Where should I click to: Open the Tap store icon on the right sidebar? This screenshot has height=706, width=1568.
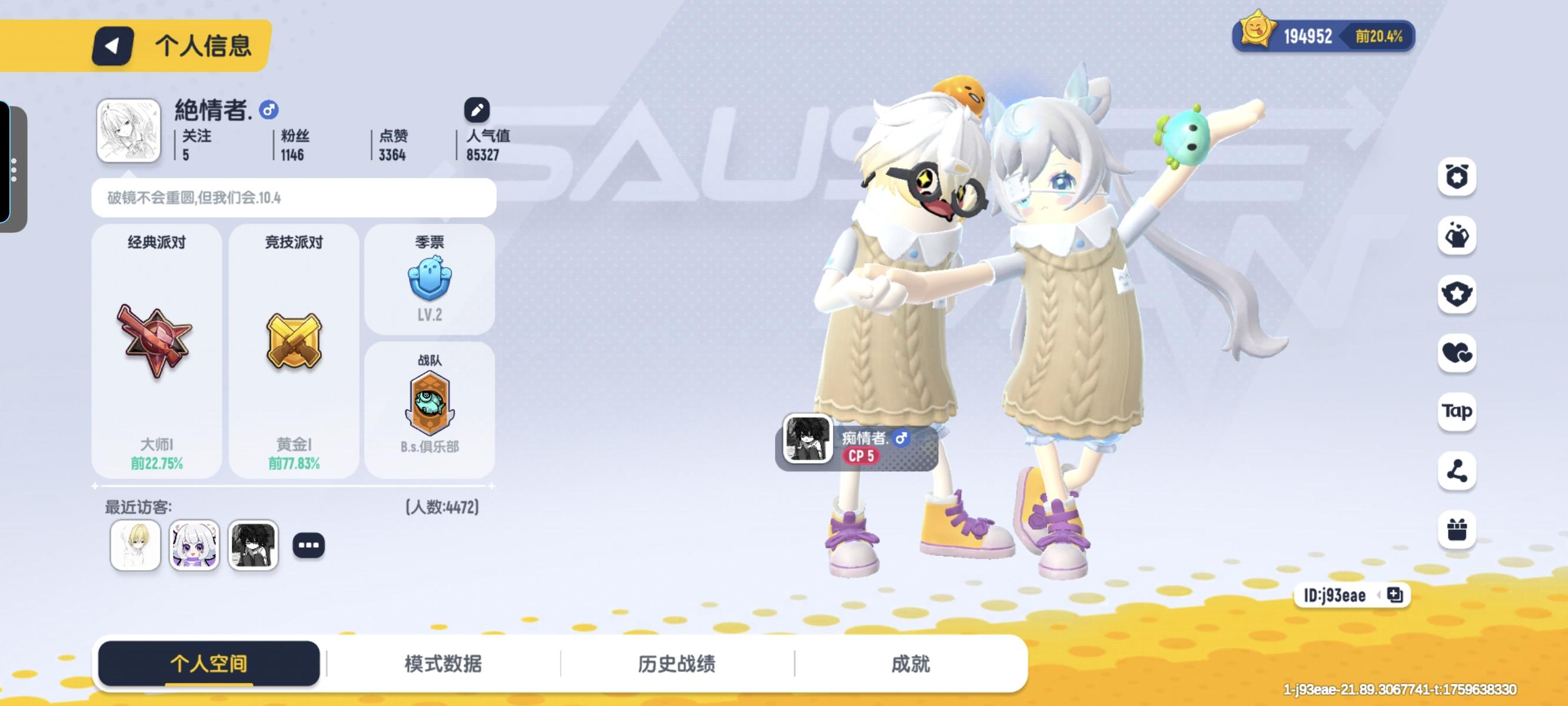1457,412
